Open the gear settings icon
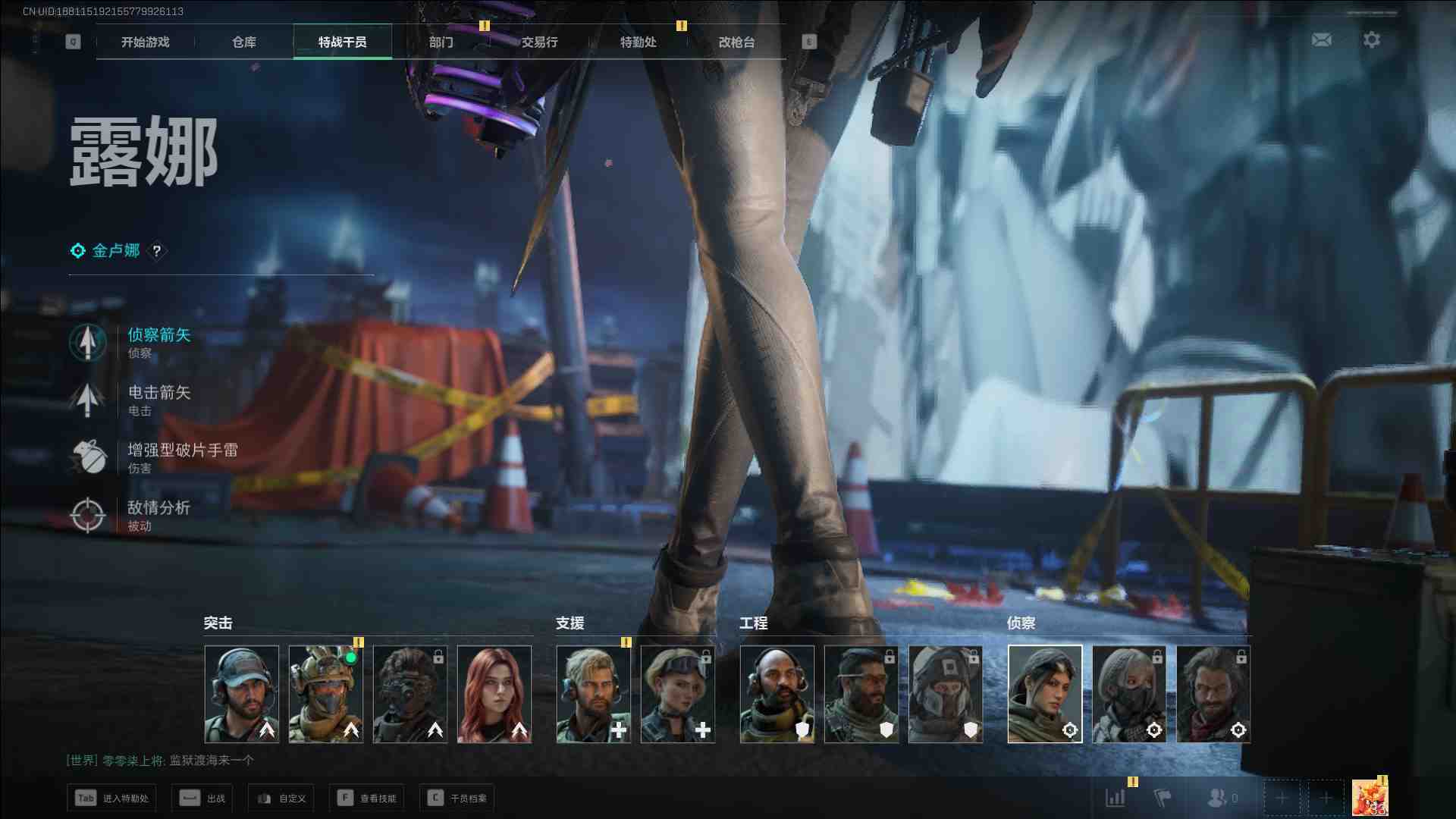 (x=1371, y=39)
